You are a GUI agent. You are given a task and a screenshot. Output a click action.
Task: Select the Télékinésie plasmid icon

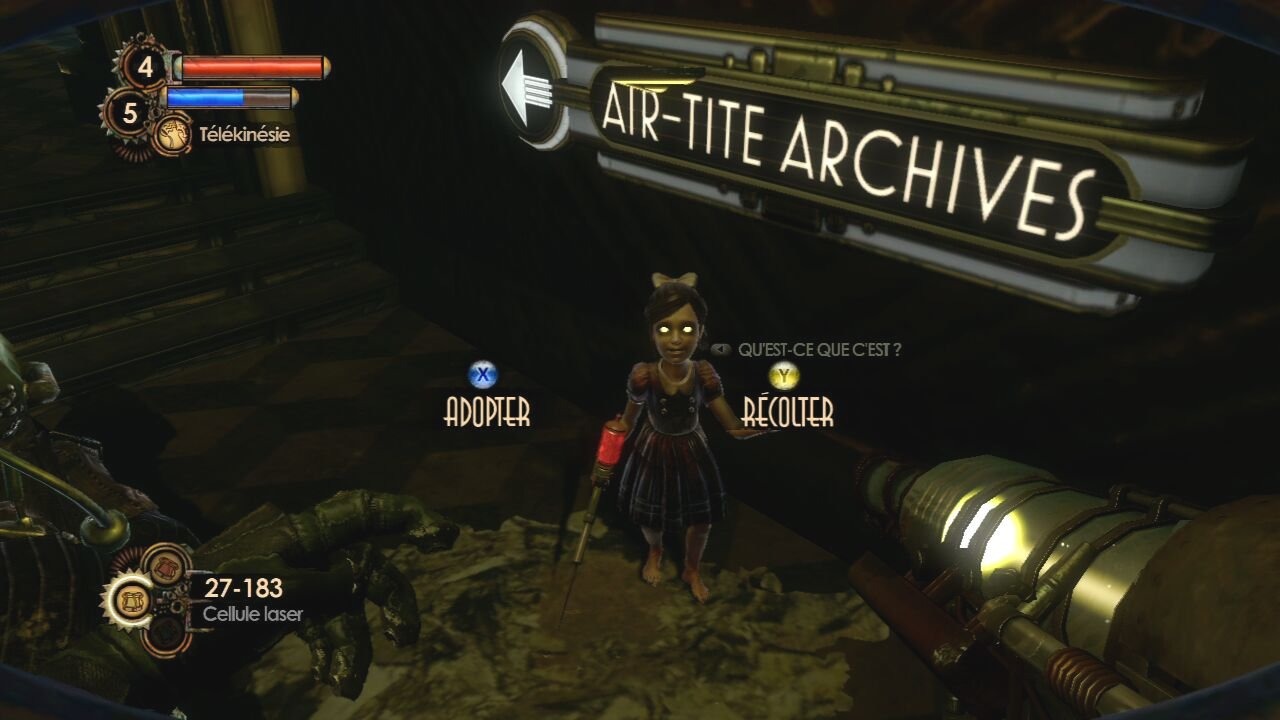pyautogui.click(x=171, y=135)
